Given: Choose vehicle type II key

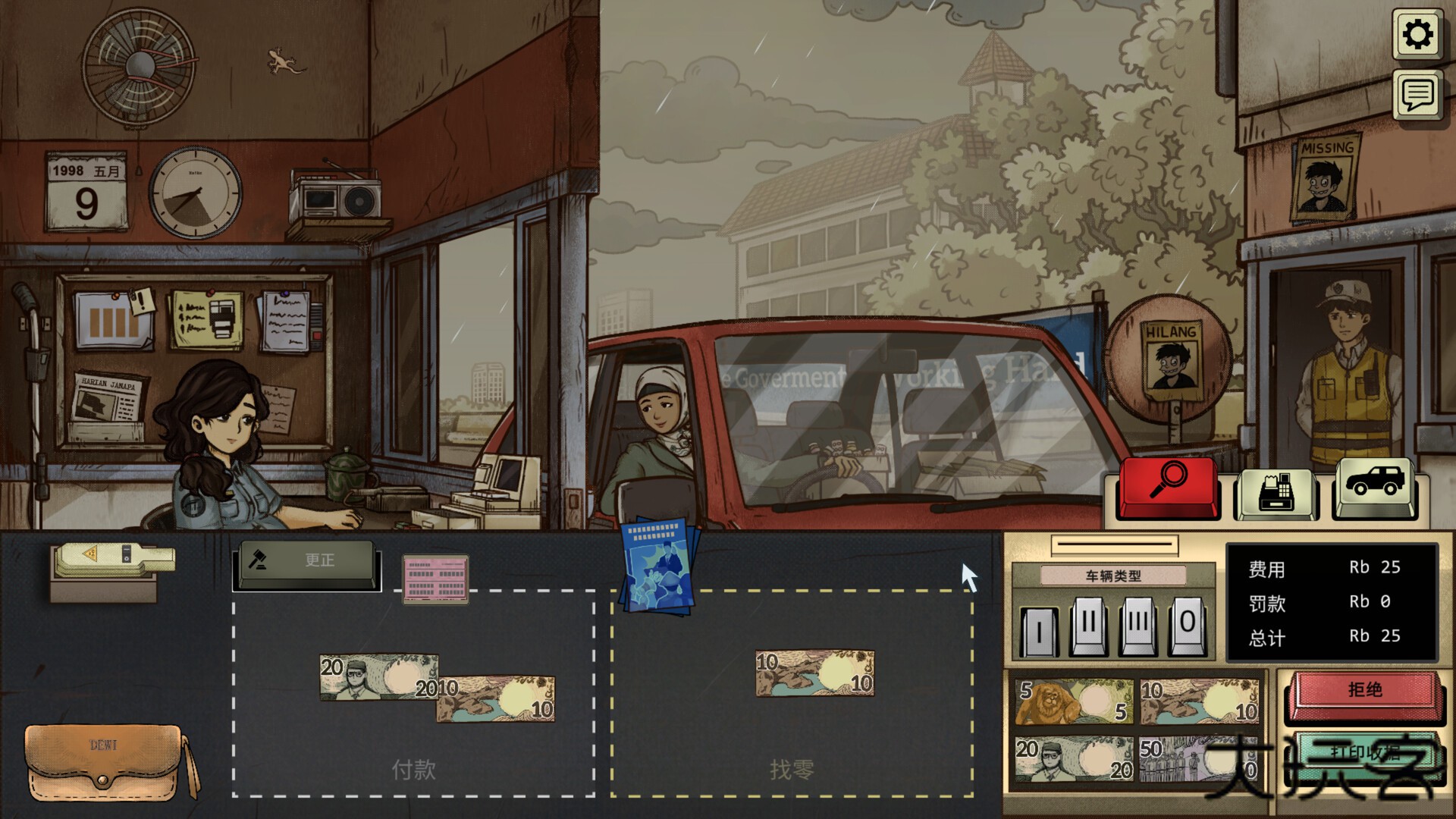Looking at the screenshot, I should coord(1089,627).
